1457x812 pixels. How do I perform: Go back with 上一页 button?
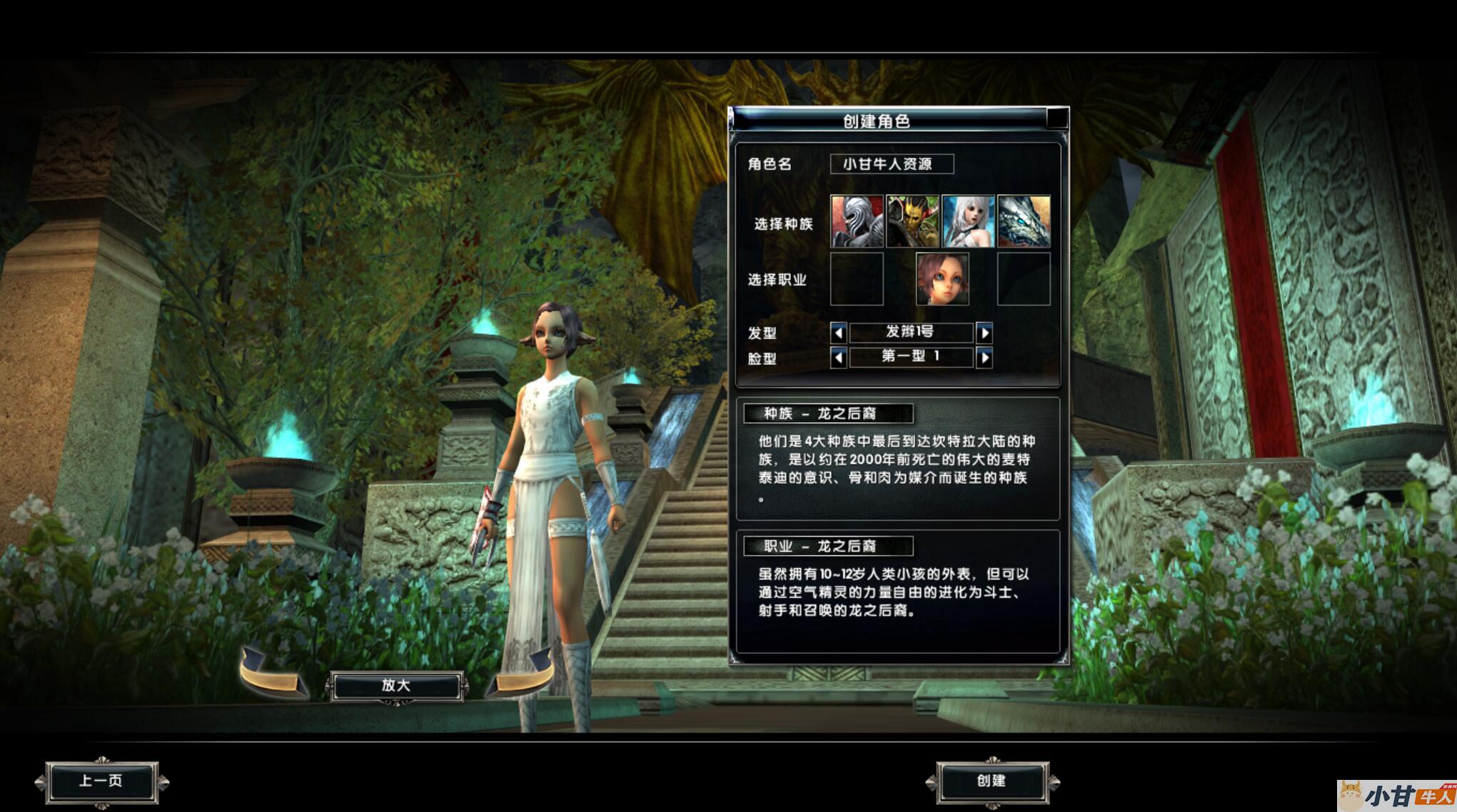[x=101, y=782]
